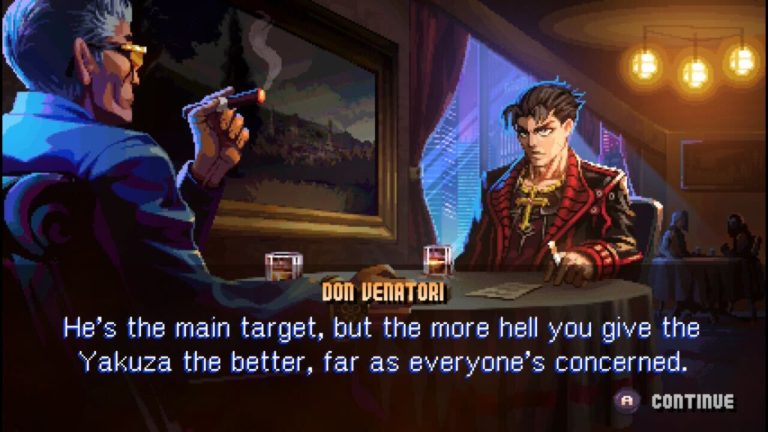Screen dimensions: 768x432
Task: Continue past Don Venatori's dialogue line
Action: coord(679,402)
